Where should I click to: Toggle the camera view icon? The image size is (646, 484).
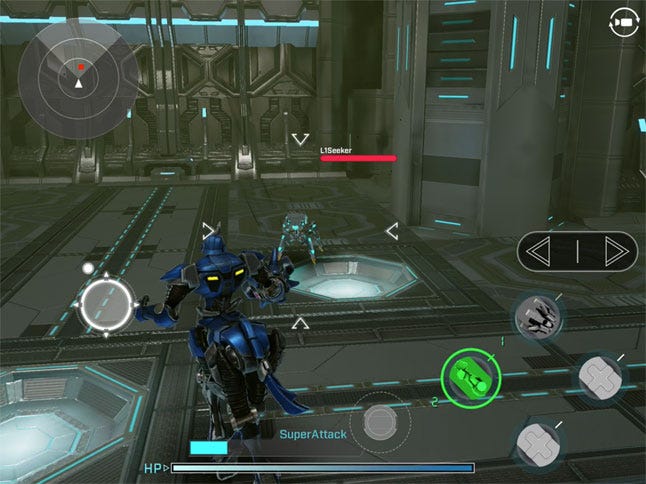click(625, 22)
